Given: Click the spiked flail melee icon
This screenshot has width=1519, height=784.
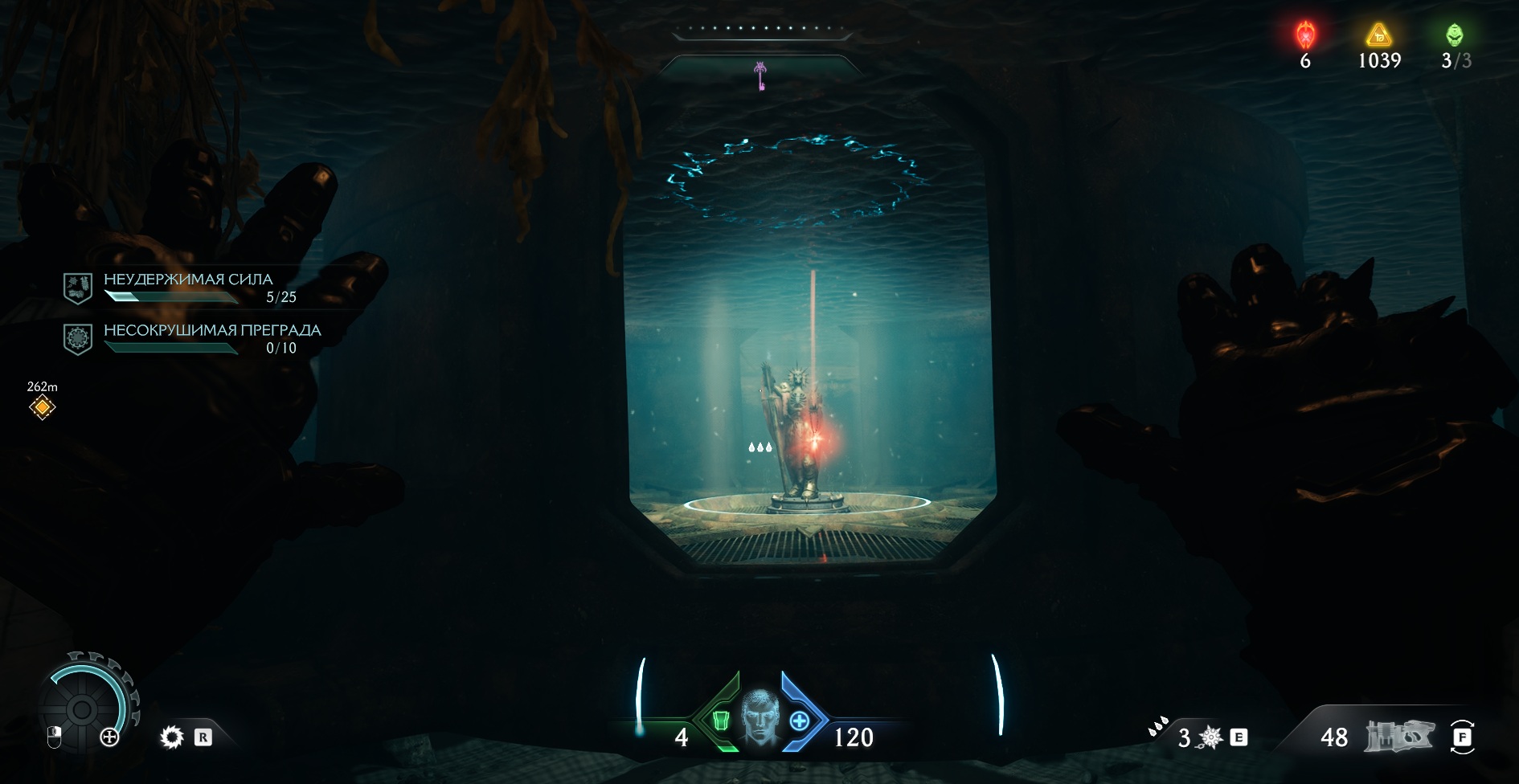Looking at the screenshot, I should (x=1210, y=737).
